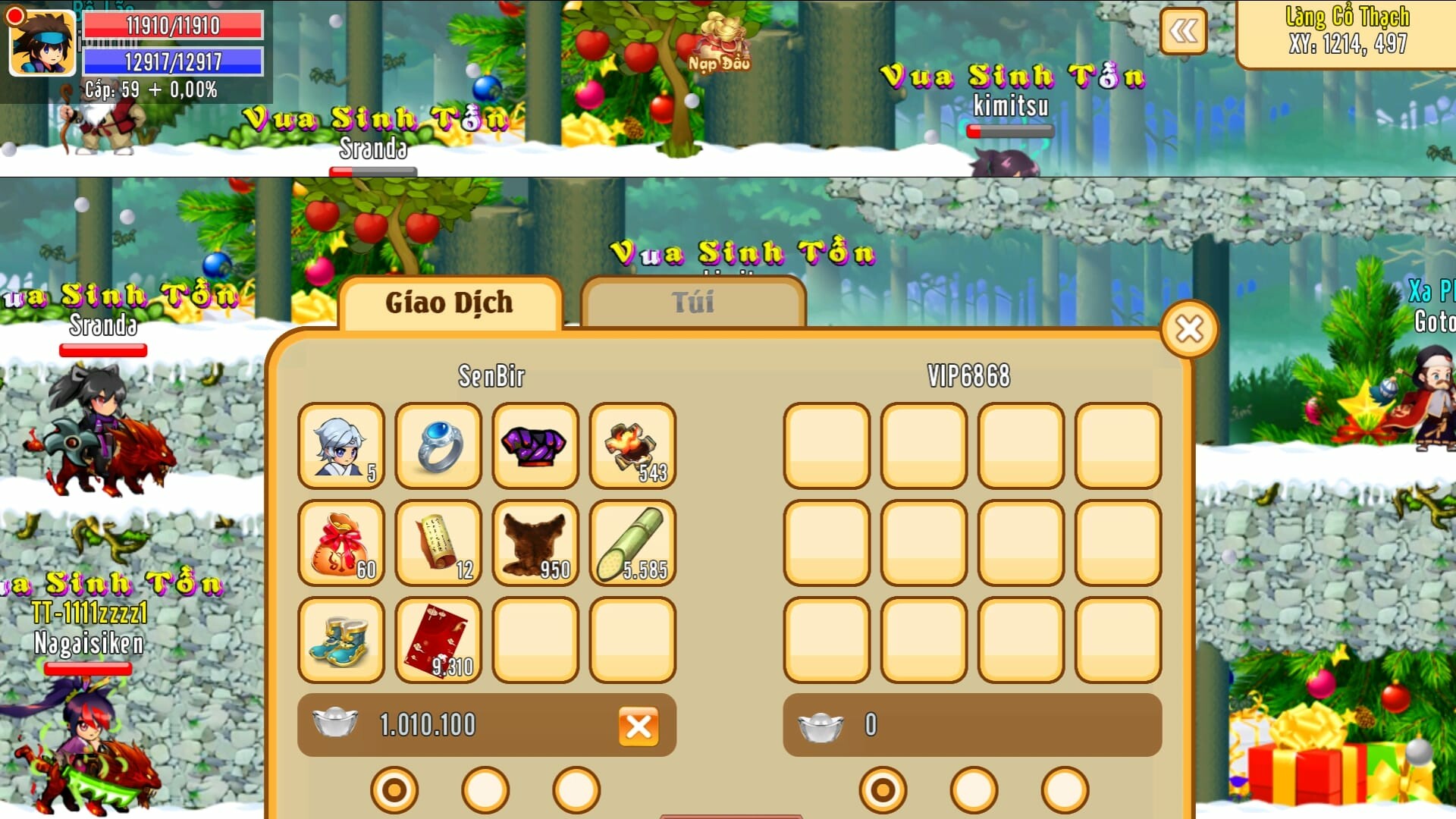The image size is (1456, 819).
Task: Click the red lucky pouch item with 60
Action: tap(340, 544)
